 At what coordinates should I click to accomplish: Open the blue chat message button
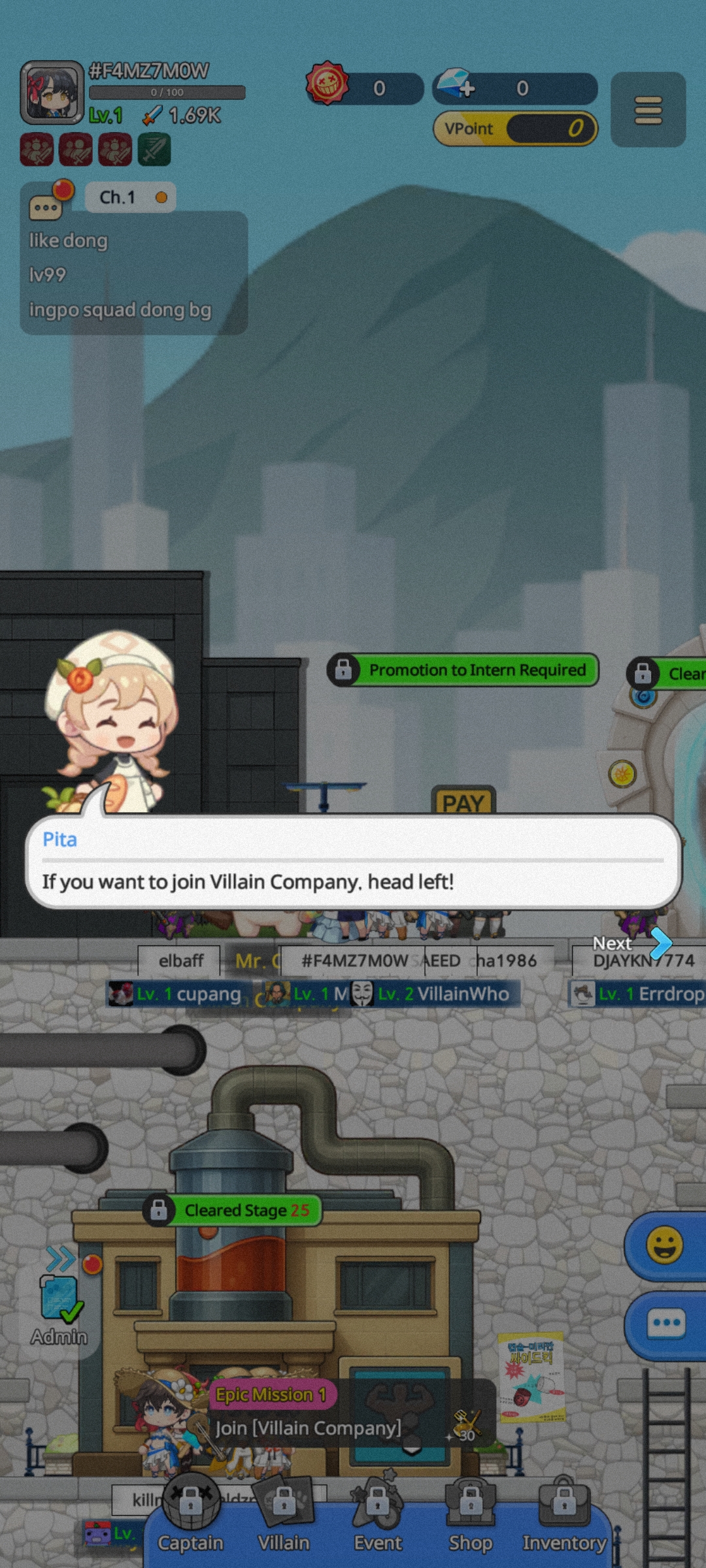665,1324
